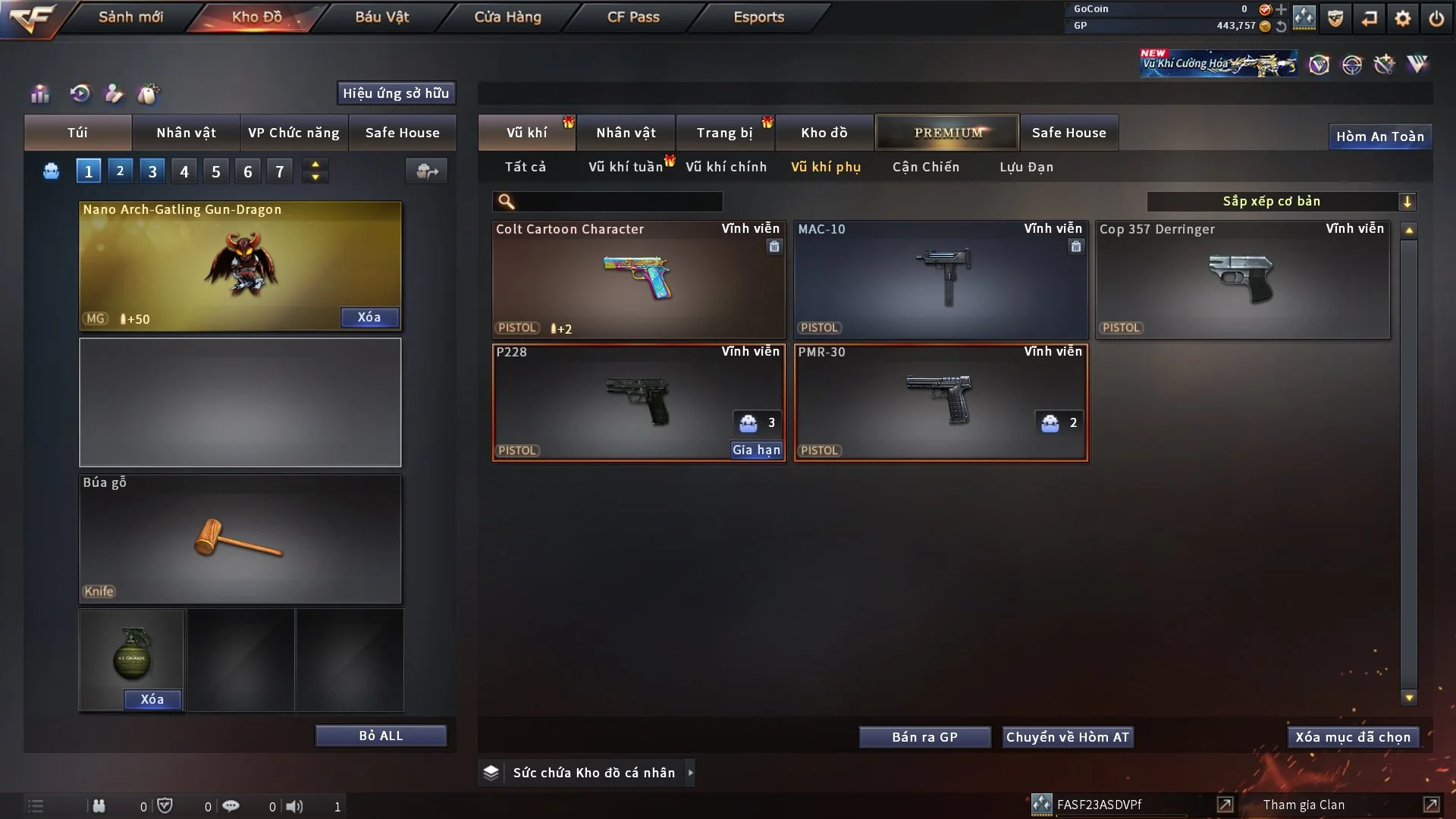This screenshot has width=1456, height=819.
Task: Select the Colt Cartoon Character pistol
Action: point(638,279)
